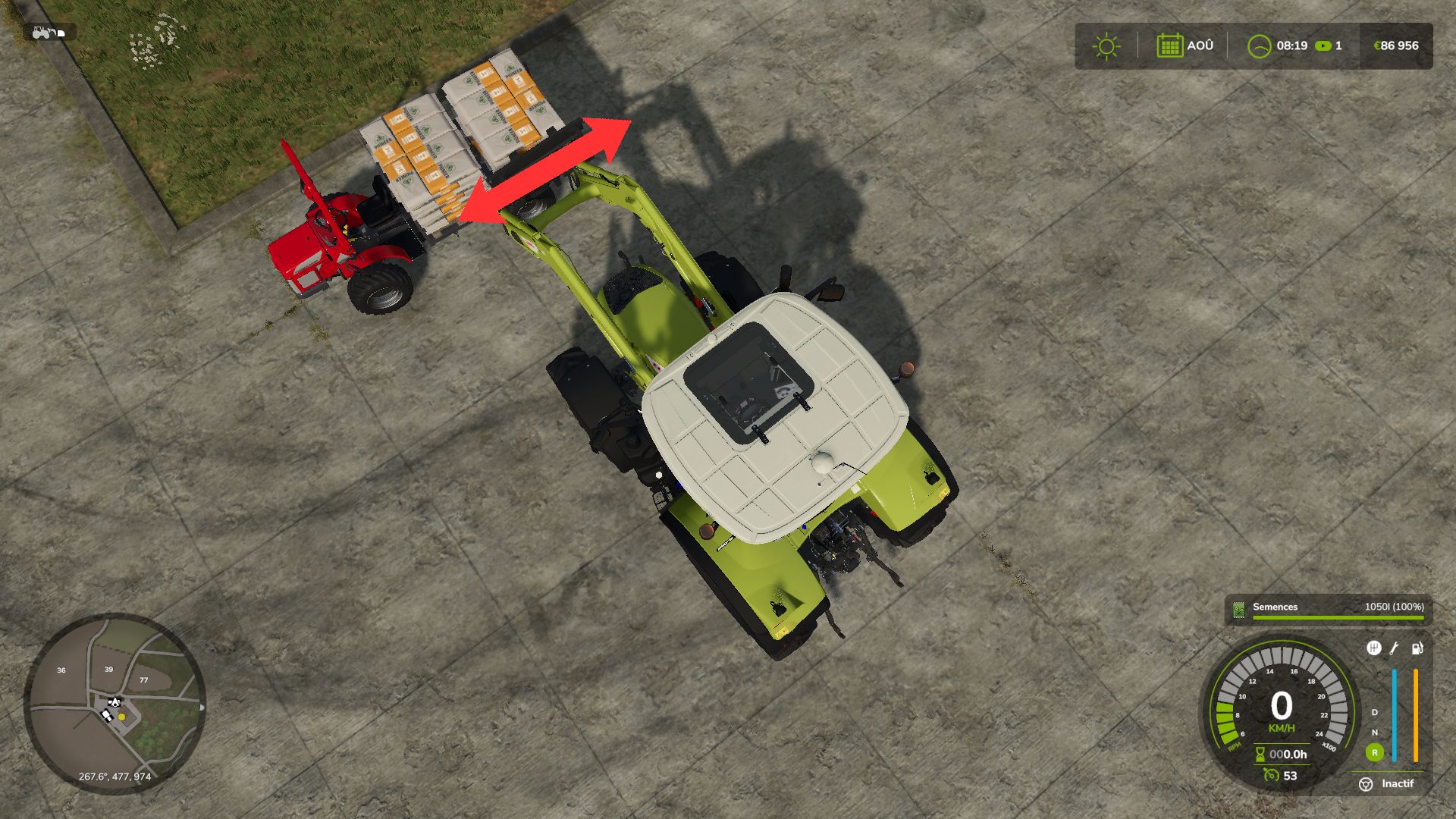Click the cruise control speed icon
This screenshot has width=1456, height=819.
pos(1271,775)
